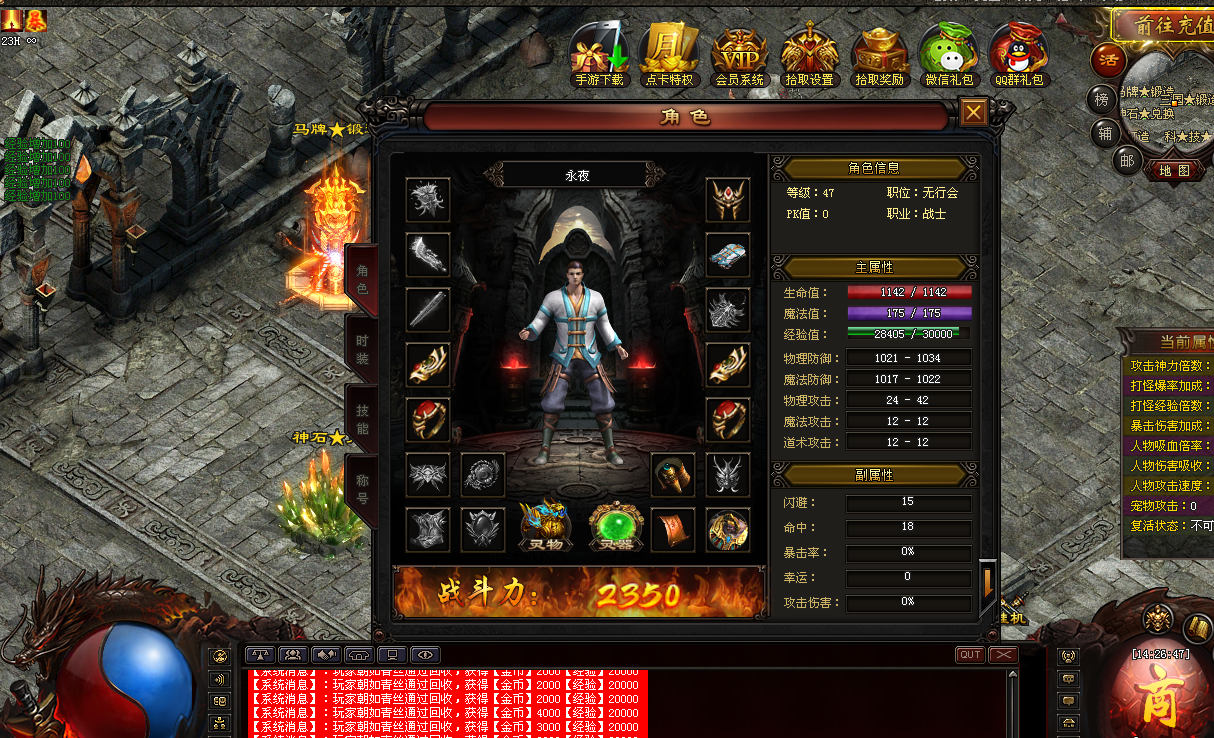Viewport: 1214px width, 738px height.
Task: Claim the 微信礼包 gift pack
Action: pyautogui.click(x=948, y=55)
